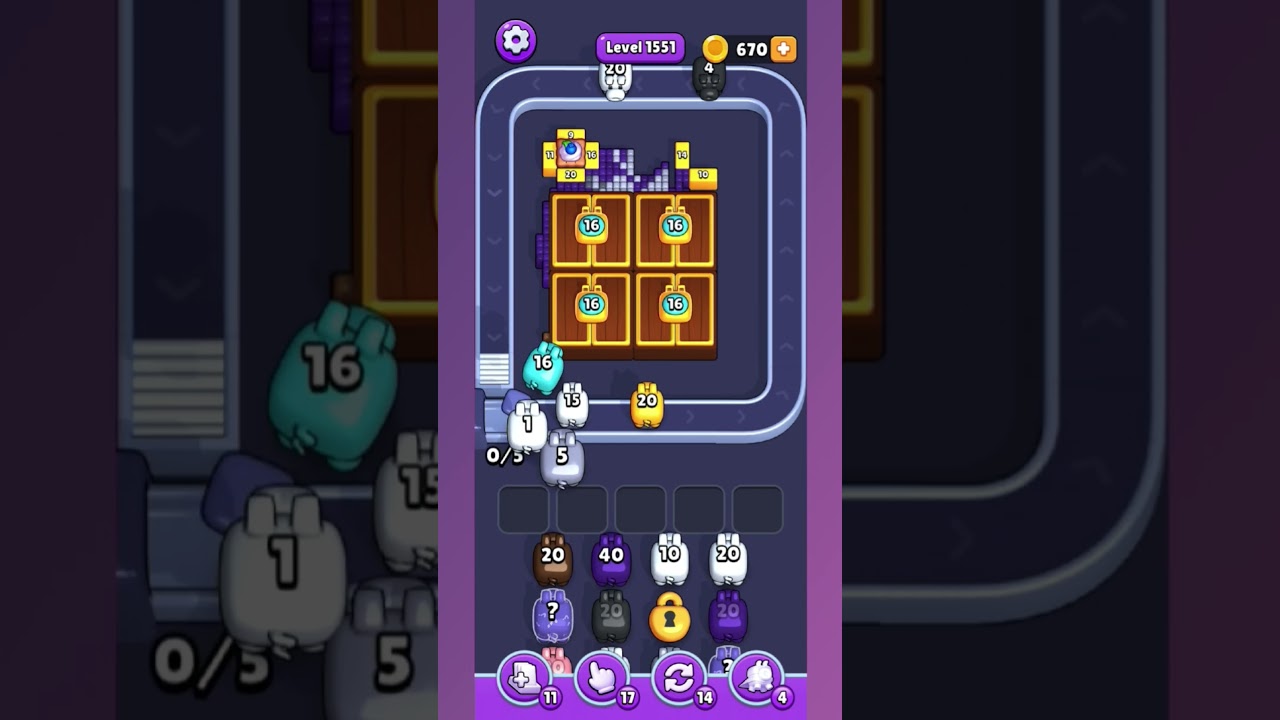Open the Level 1551 banner

pos(638,46)
